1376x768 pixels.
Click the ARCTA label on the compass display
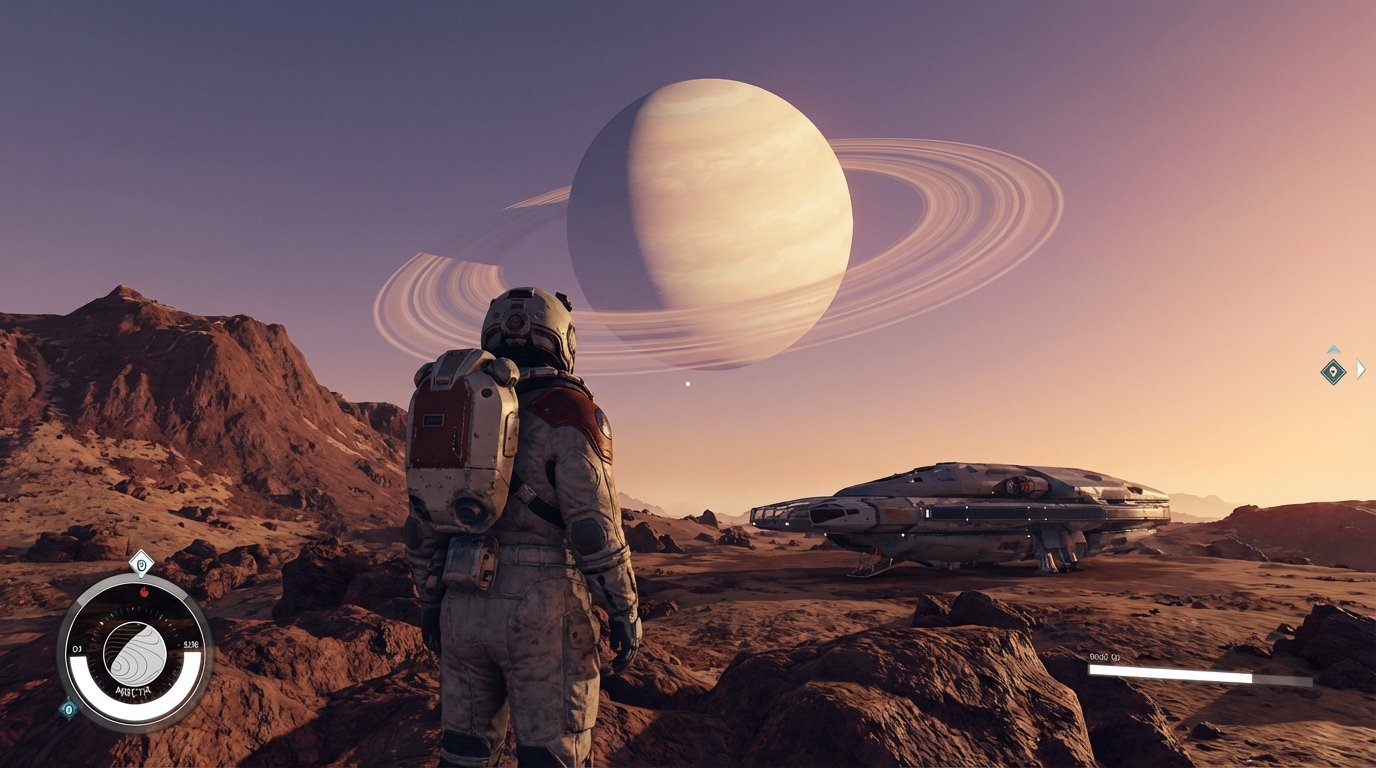click(x=135, y=689)
